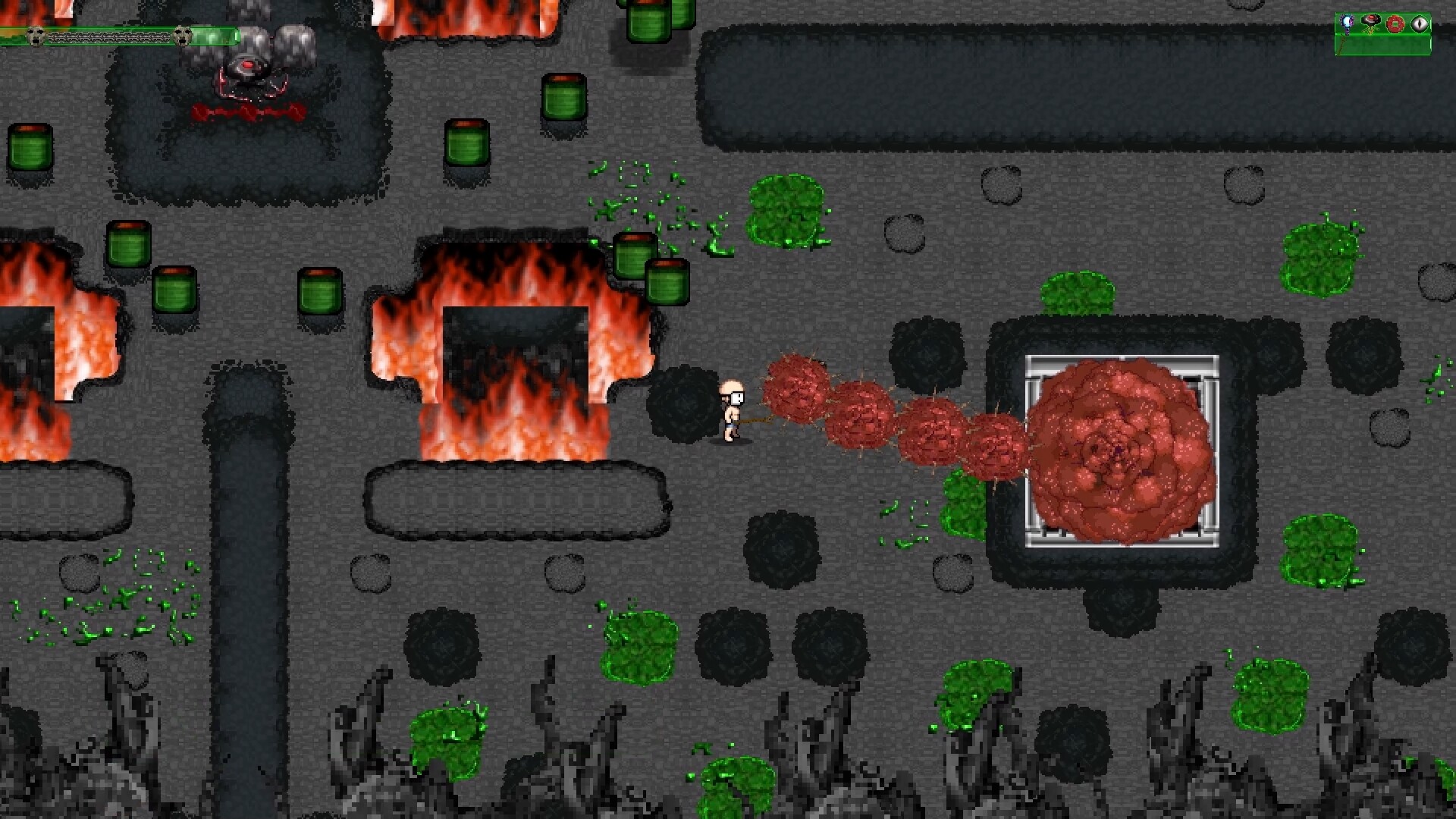Viewport: 1456px width, 819px height.
Task: Select the red button gadget in the item bar
Action: [1370, 21]
